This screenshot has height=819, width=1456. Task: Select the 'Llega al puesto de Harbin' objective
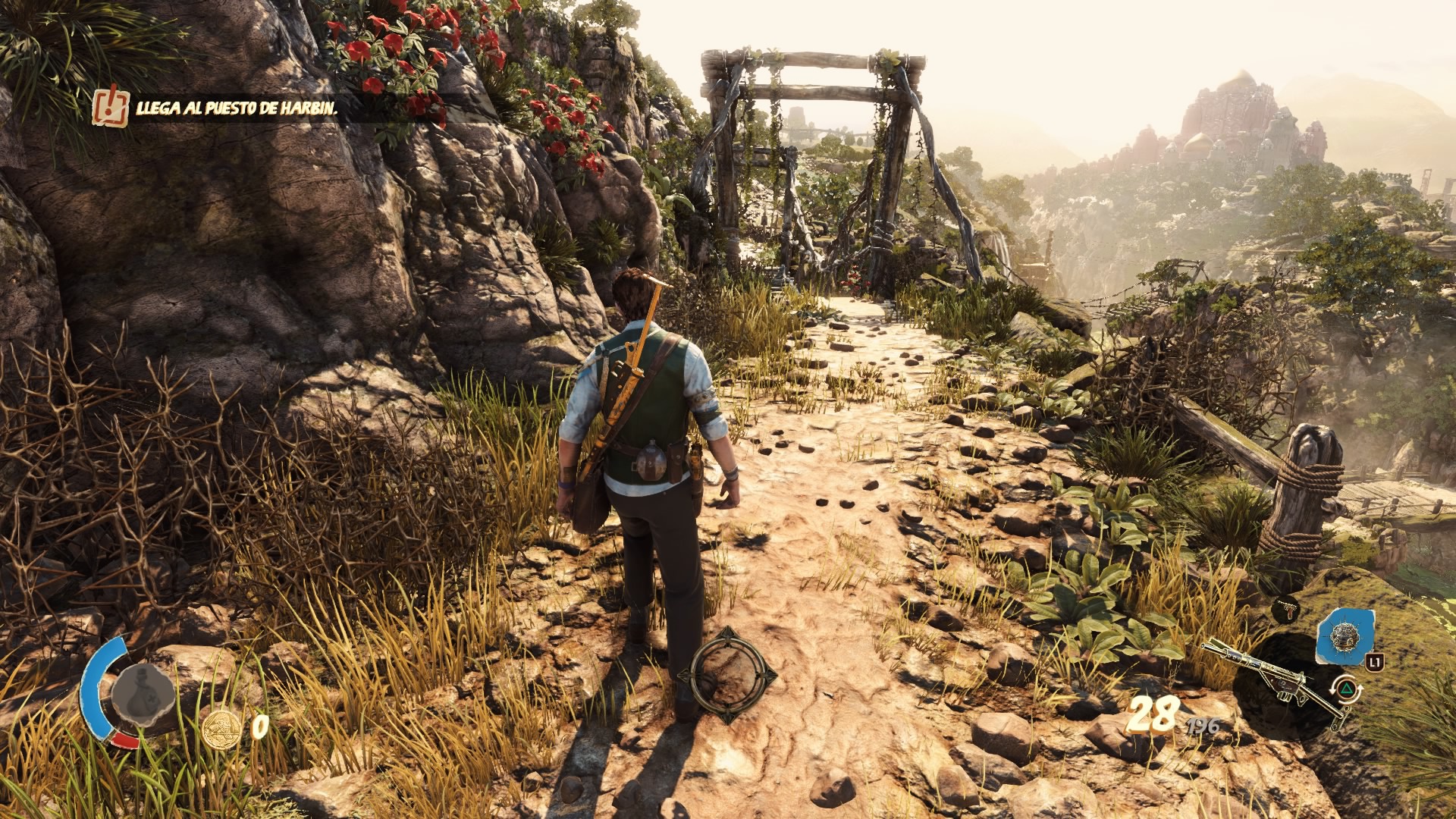[x=236, y=108]
